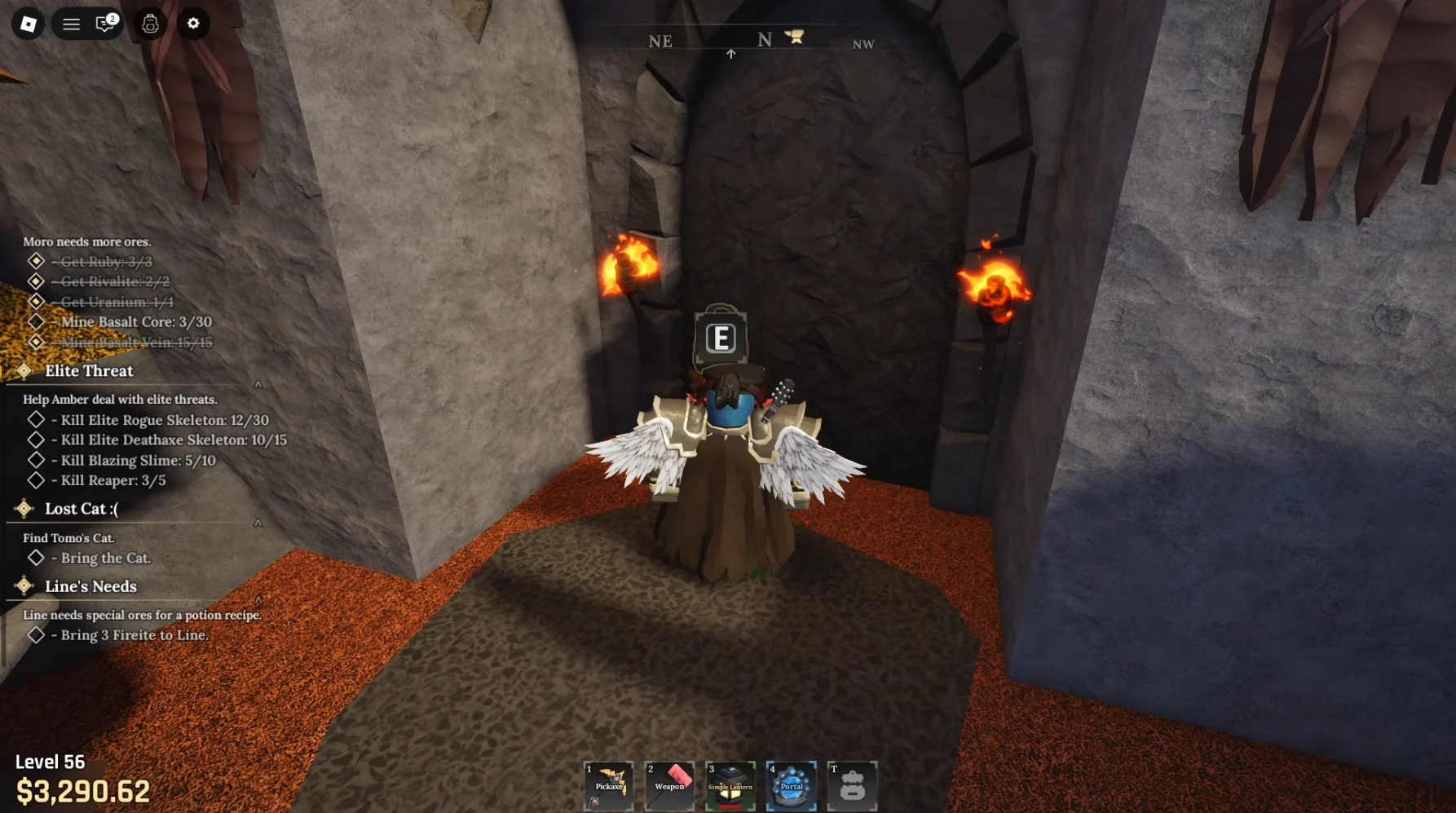Equip the Weapon from hotbar slot 2
The height and width of the screenshot is (813, 1456).
pyautogui.click(x=670, y=784)
